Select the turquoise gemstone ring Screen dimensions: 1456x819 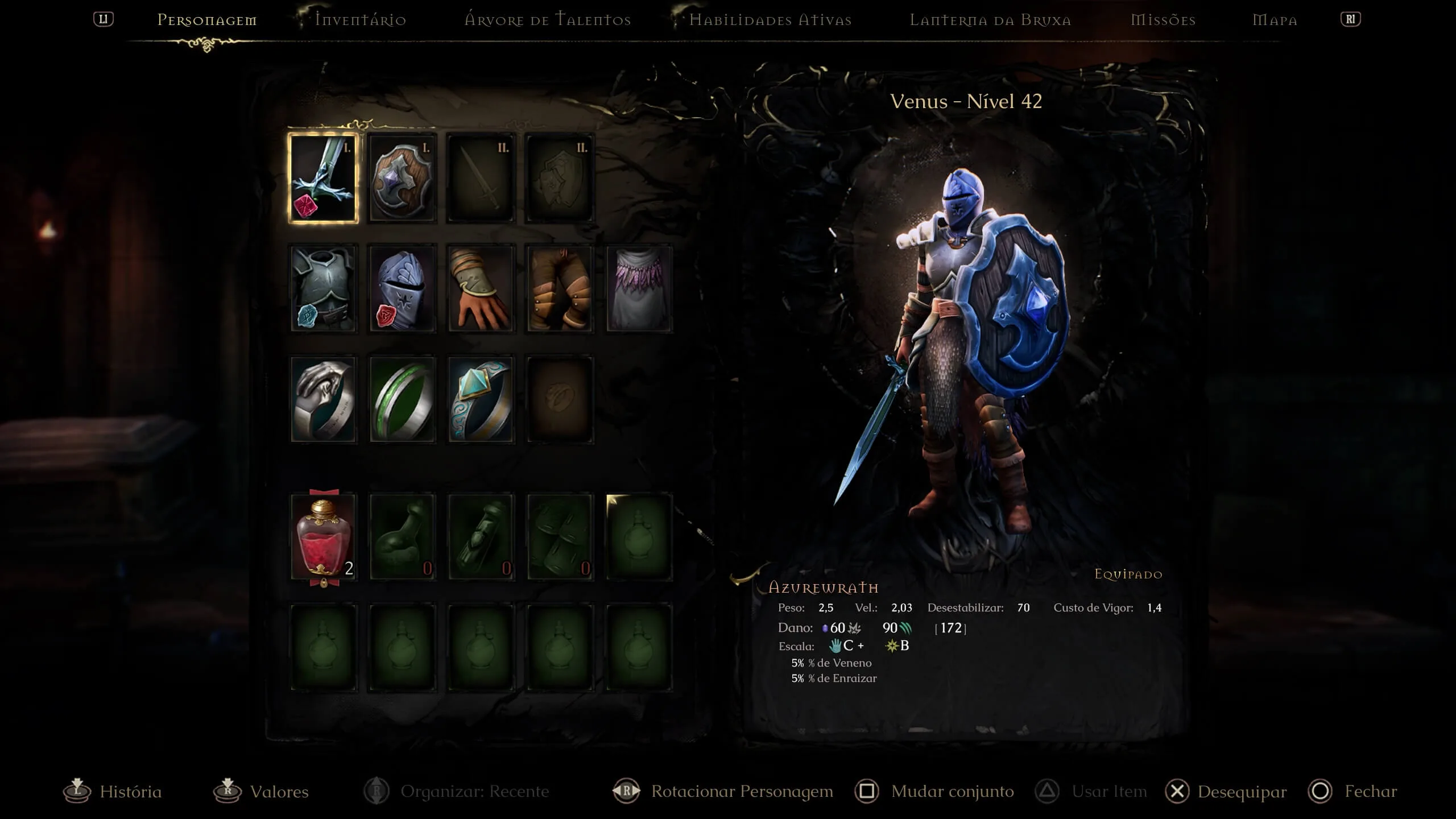point(481,399)
